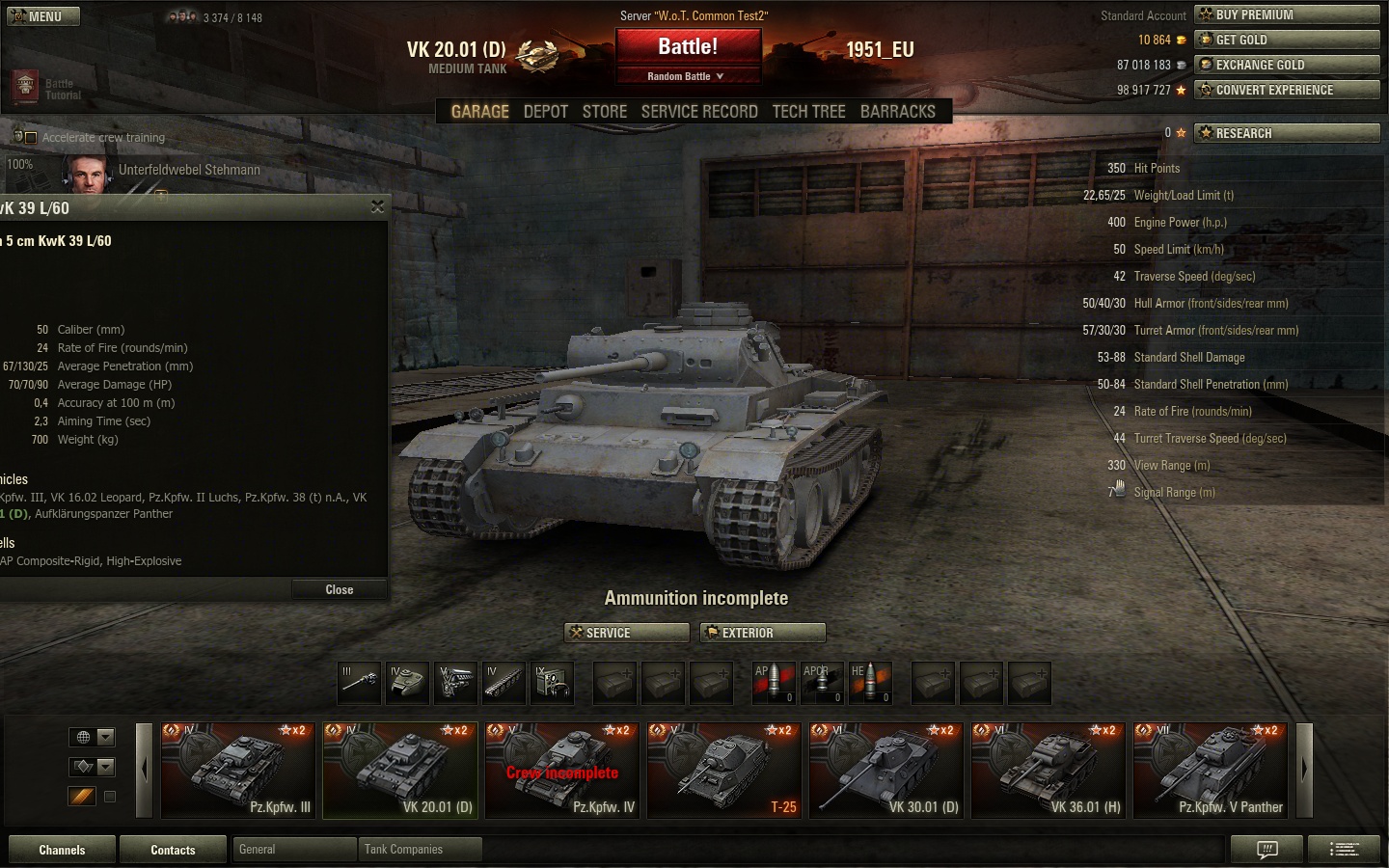The width and height of the screenshot is (1389, 868).
Task: Open the game MENU
Action: (x=43, y=16)
